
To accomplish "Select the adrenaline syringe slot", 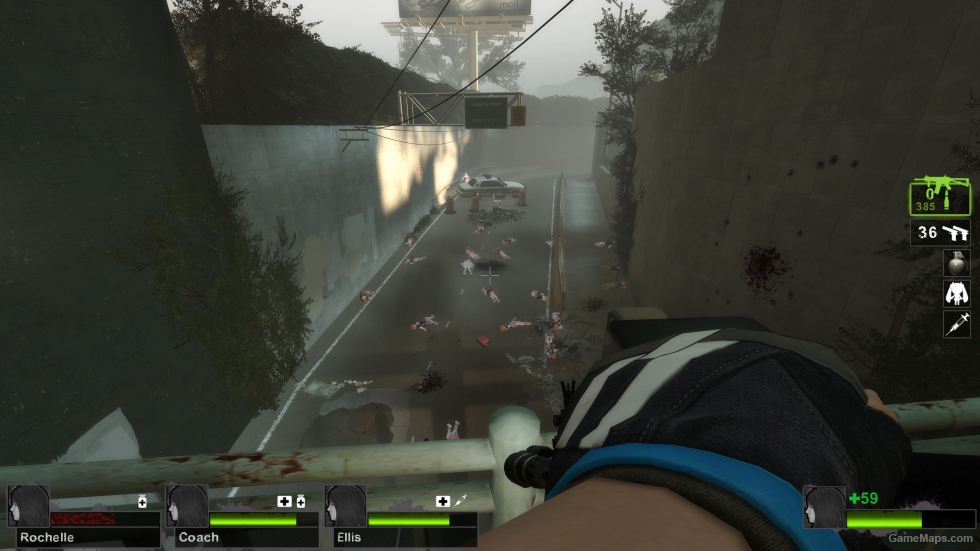I will [x=956, y=323].
